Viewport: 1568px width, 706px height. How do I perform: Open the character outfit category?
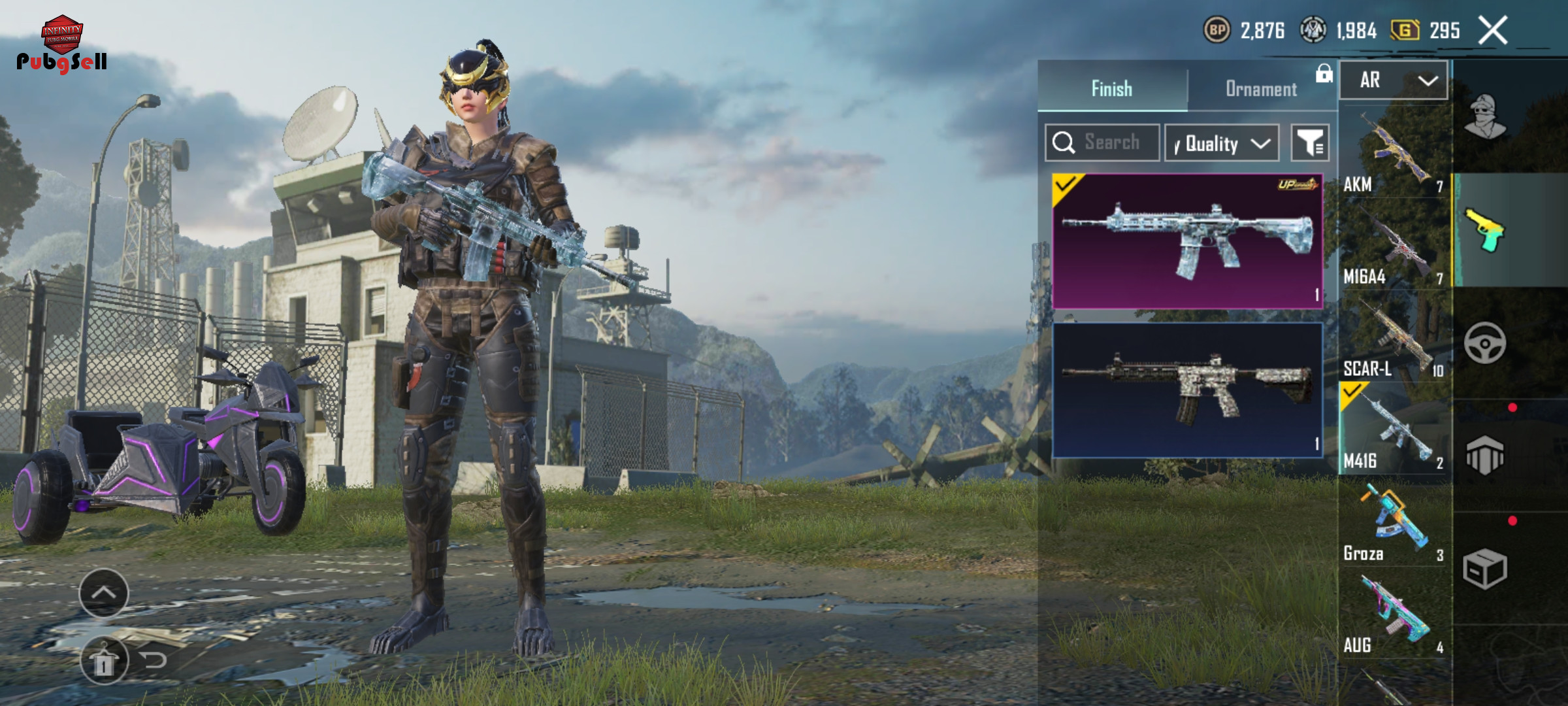click(1485, 118)
